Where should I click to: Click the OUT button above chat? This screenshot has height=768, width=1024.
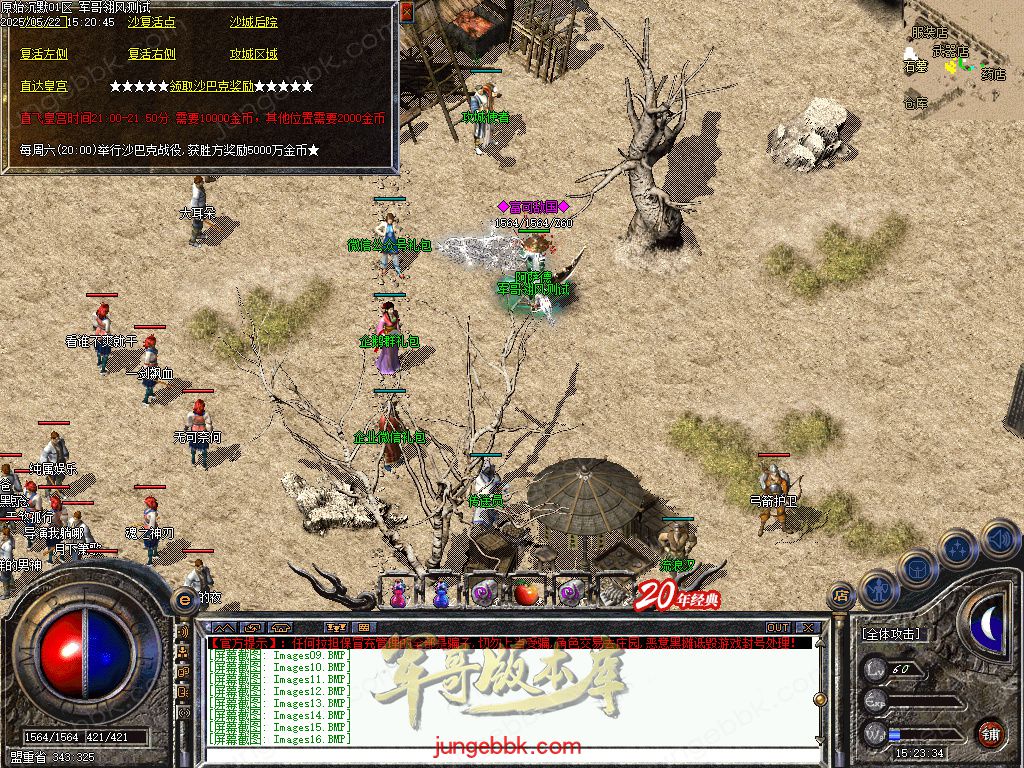coord(778,628)
